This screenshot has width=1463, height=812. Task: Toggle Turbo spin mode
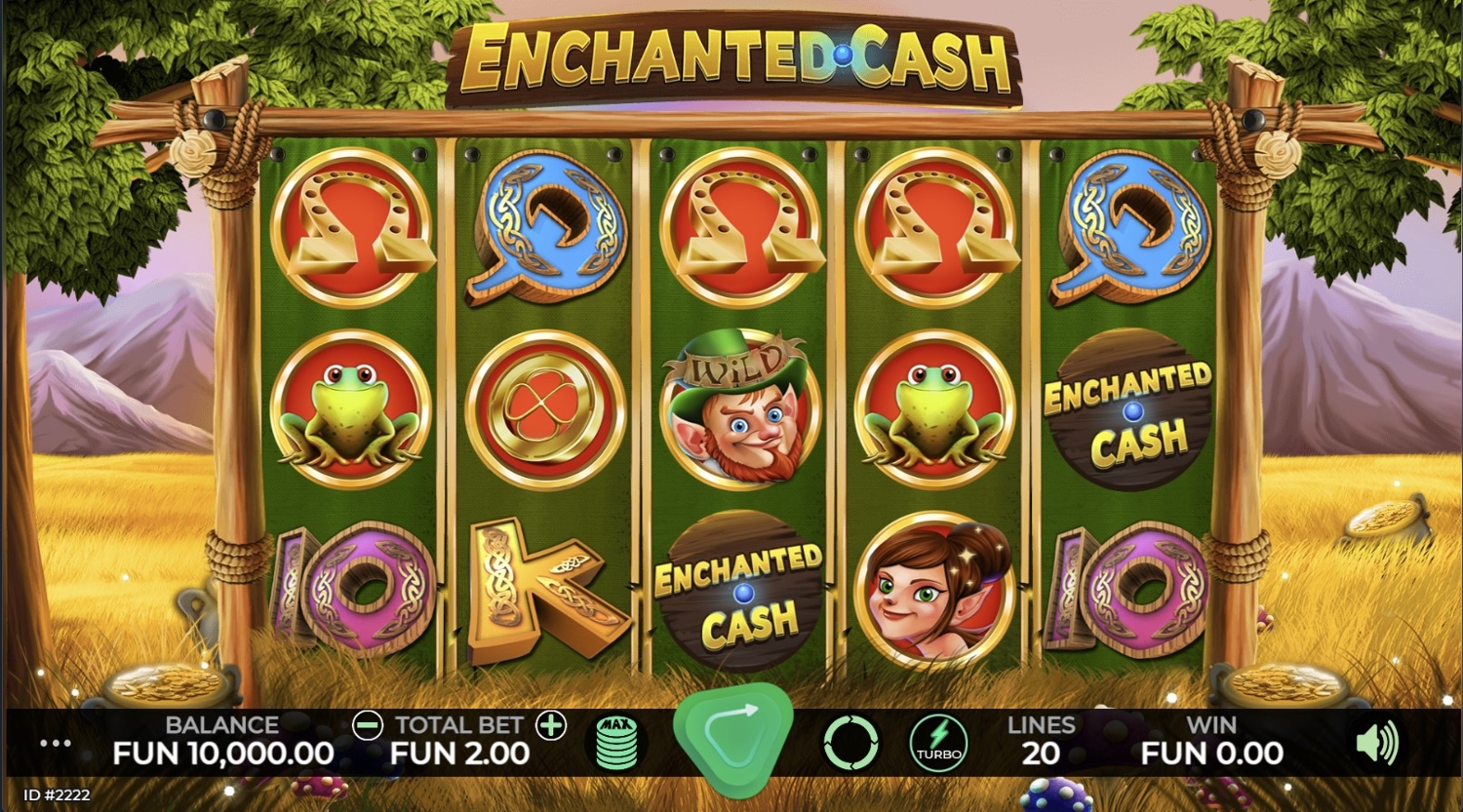[938, 743]
